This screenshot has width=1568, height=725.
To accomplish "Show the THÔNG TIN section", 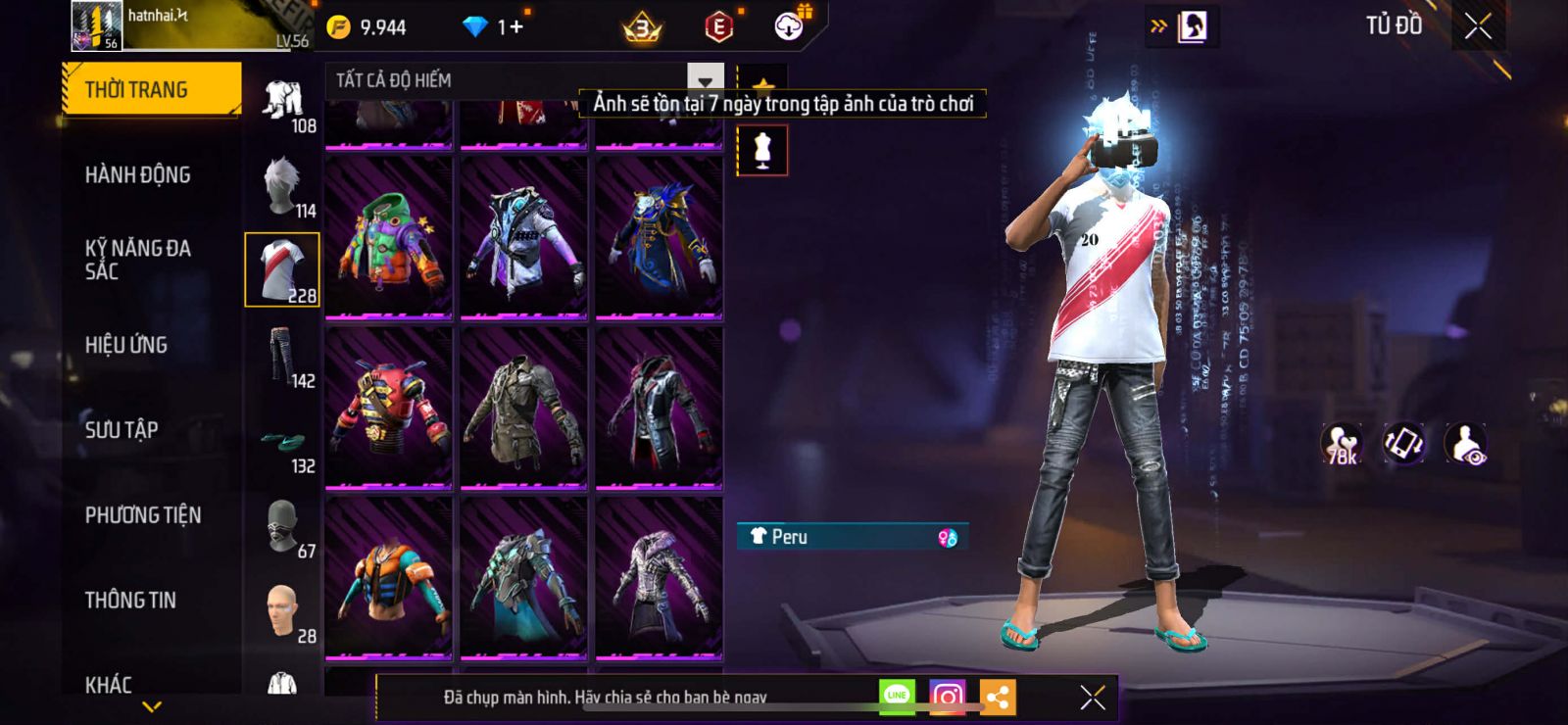I will (130, 601).
